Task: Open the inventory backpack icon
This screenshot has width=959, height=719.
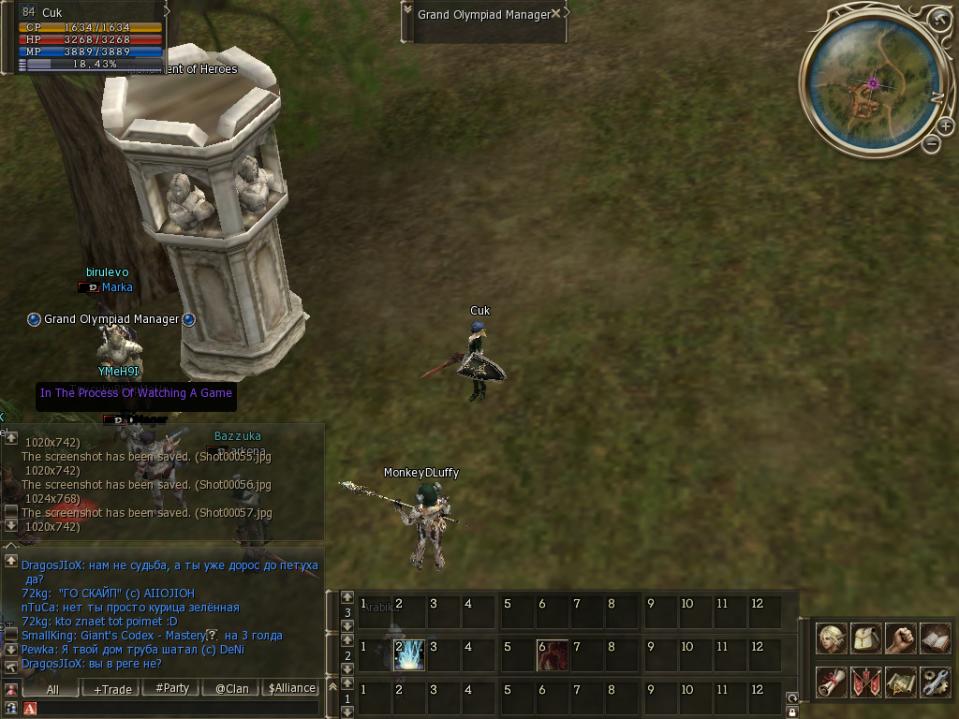Action: coord(866,639)
